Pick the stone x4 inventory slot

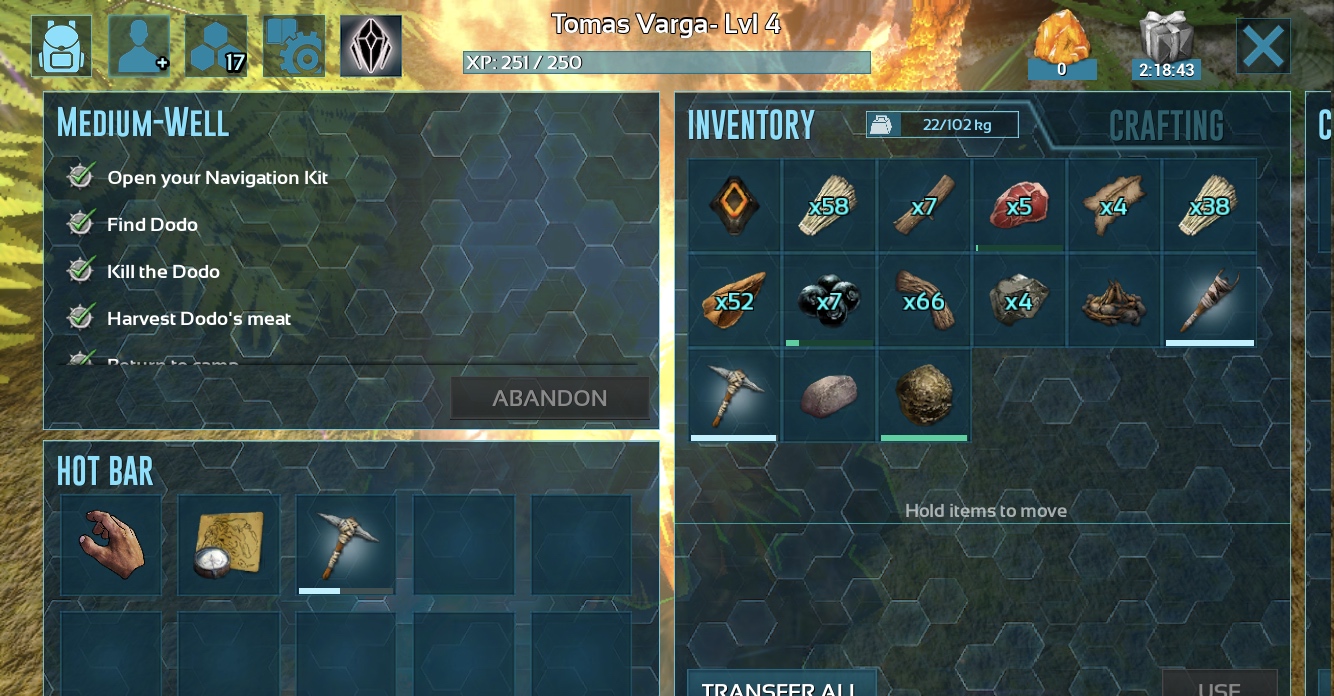coord(1018,300)
